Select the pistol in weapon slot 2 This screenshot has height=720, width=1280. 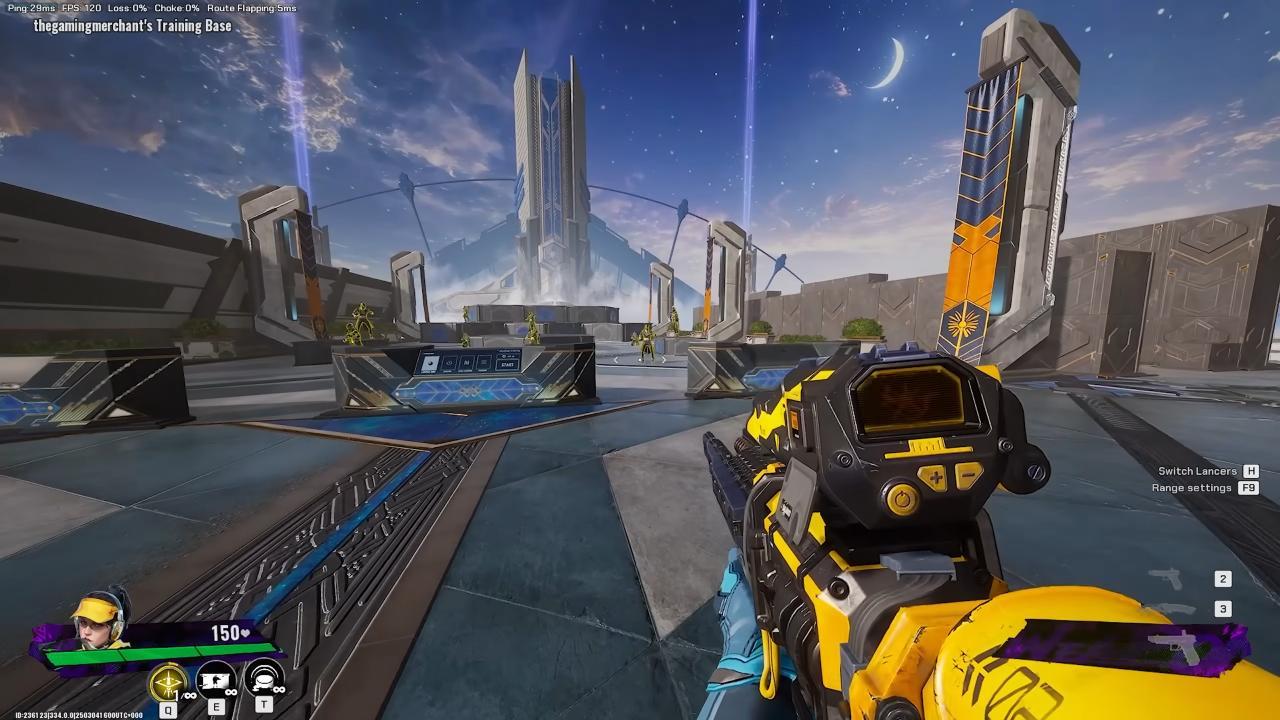tap(1166, 579)
